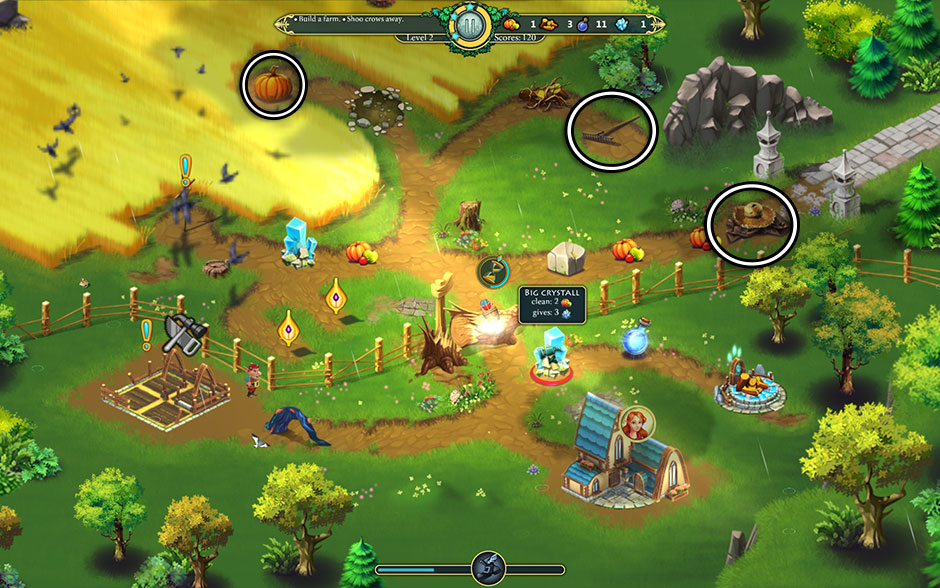
Task: Activate the running worker speed bonus
Action: pyautogui.click(x=487, y=568)
